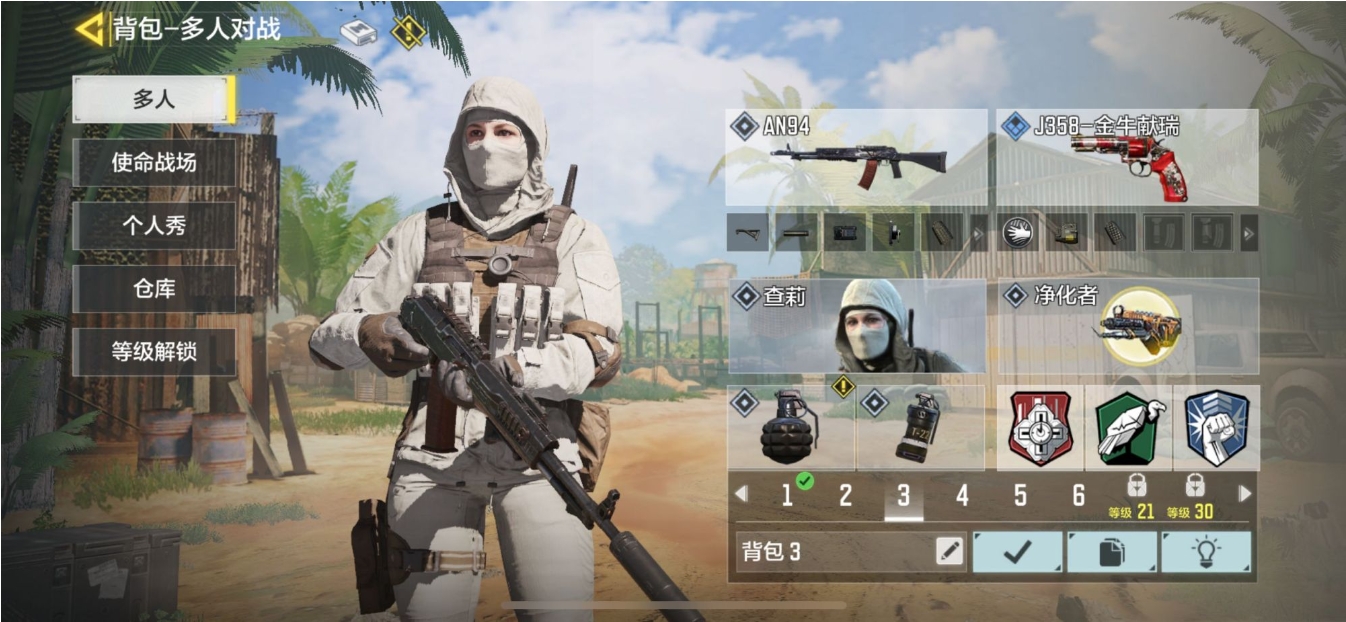
Task: Open the green vulture perk slot
Action: point(1128,429)
